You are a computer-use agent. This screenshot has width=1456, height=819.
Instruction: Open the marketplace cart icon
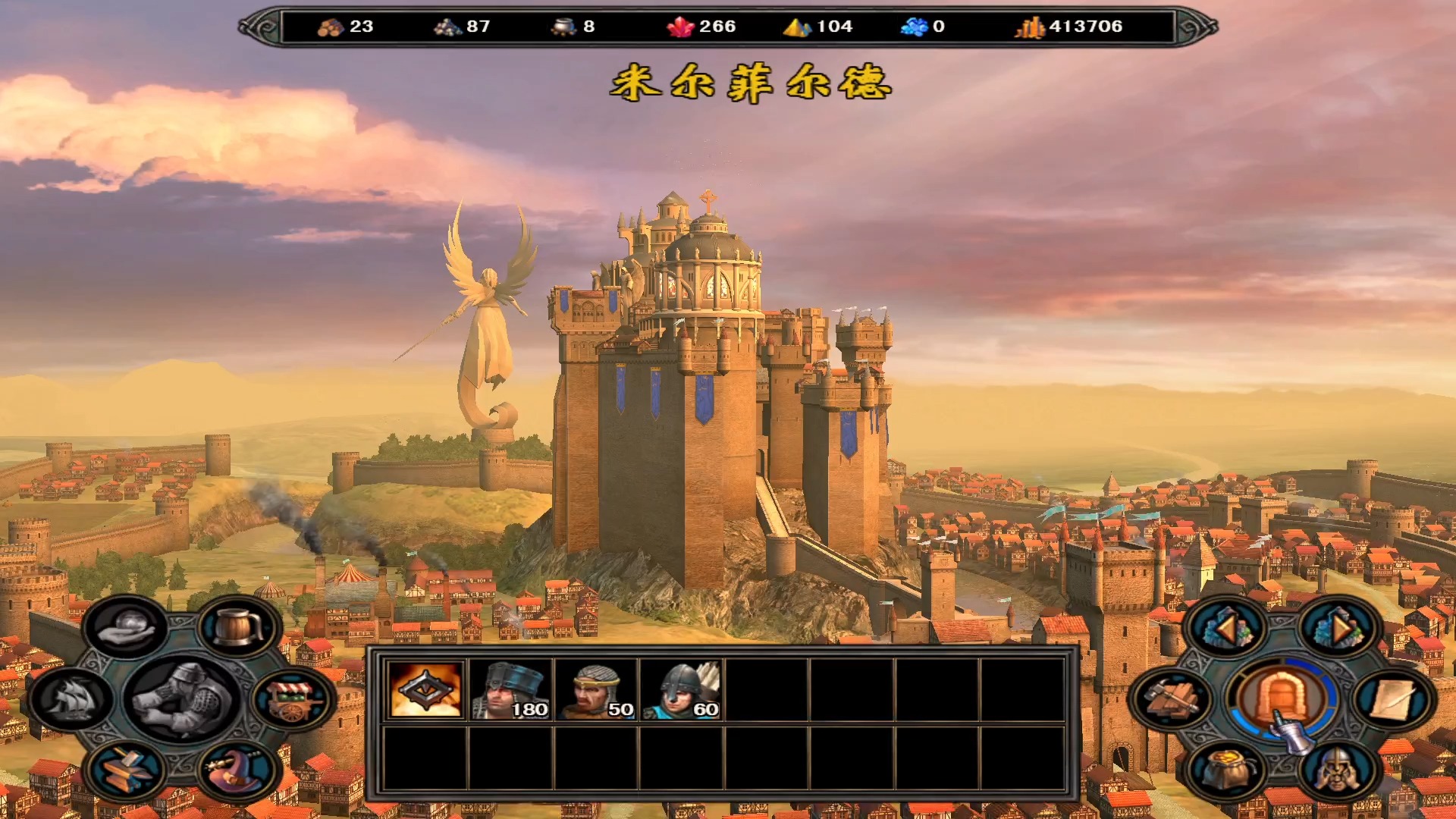[292, 699]
